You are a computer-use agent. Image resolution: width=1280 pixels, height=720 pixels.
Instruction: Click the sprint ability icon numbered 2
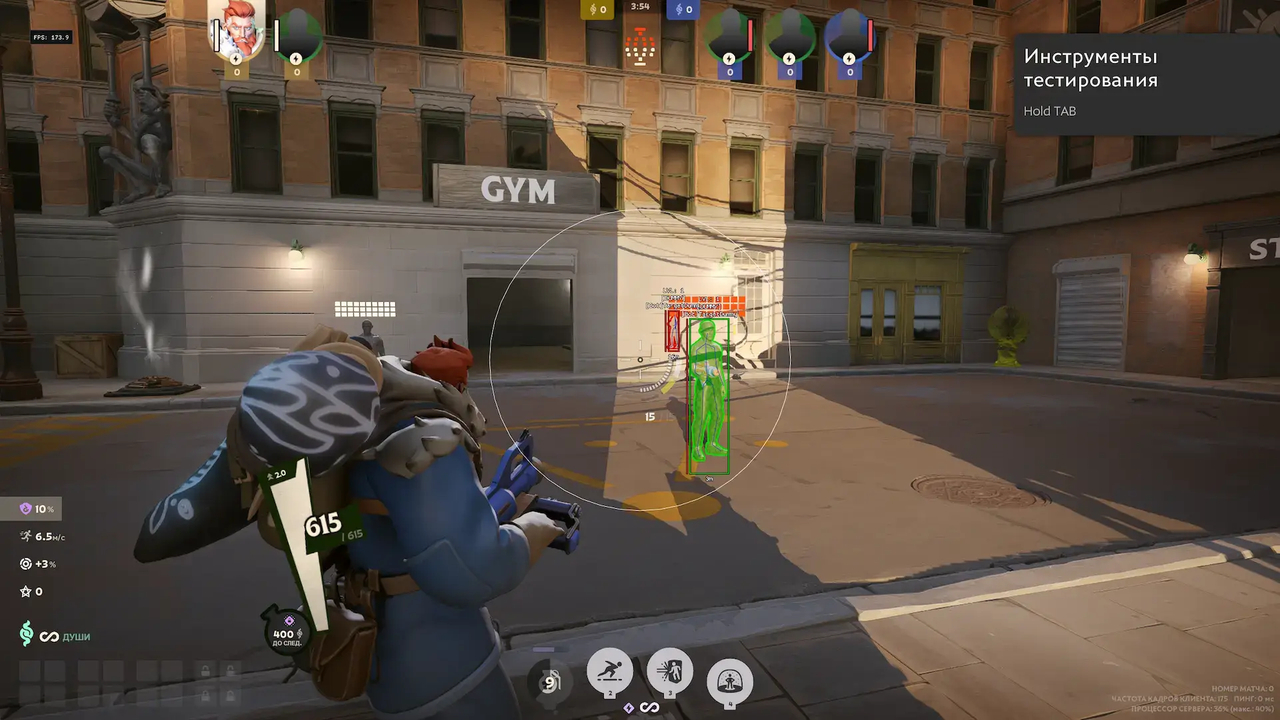(x=609, y=670)
